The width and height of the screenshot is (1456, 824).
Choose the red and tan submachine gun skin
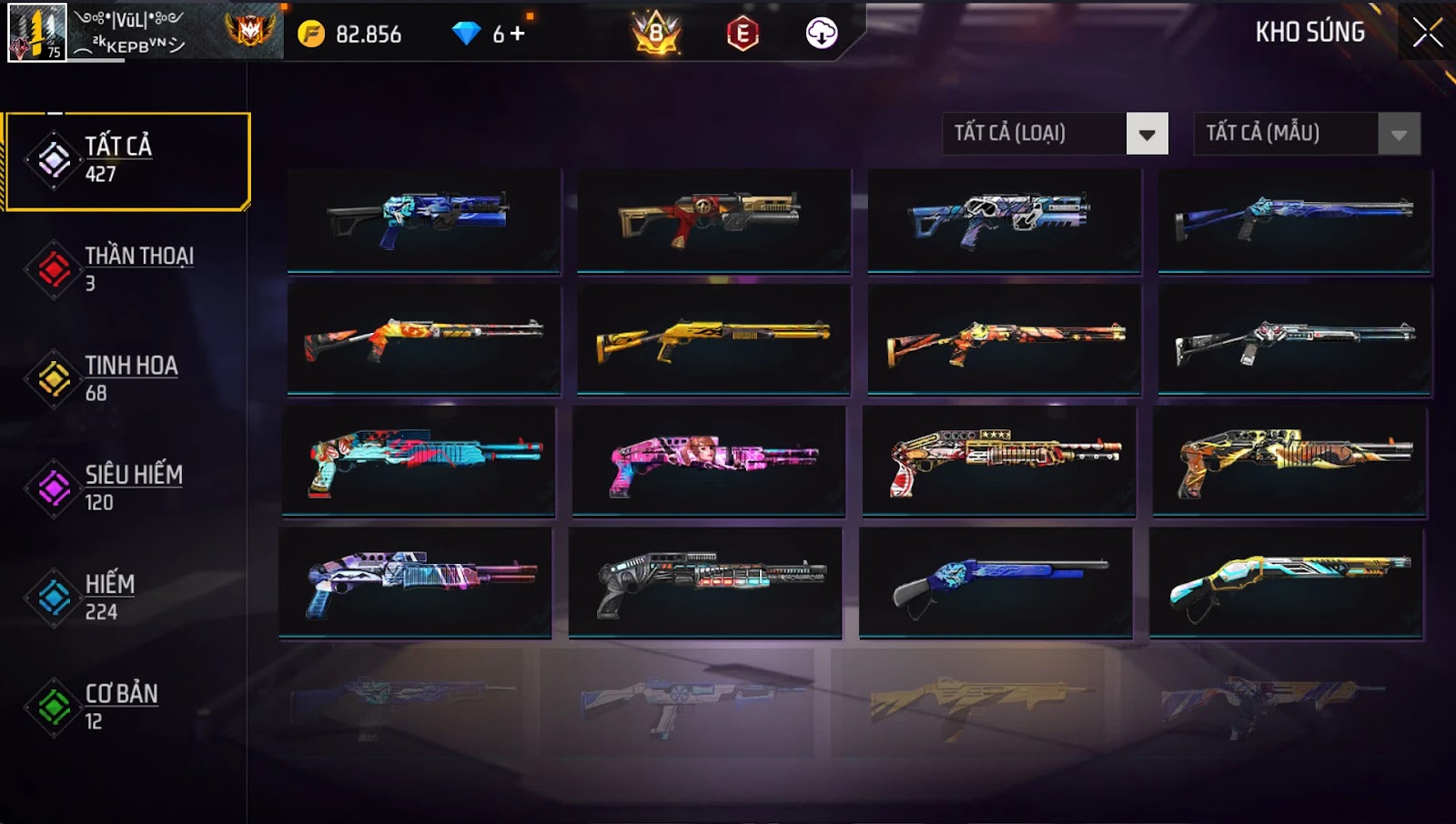point(713,220)
